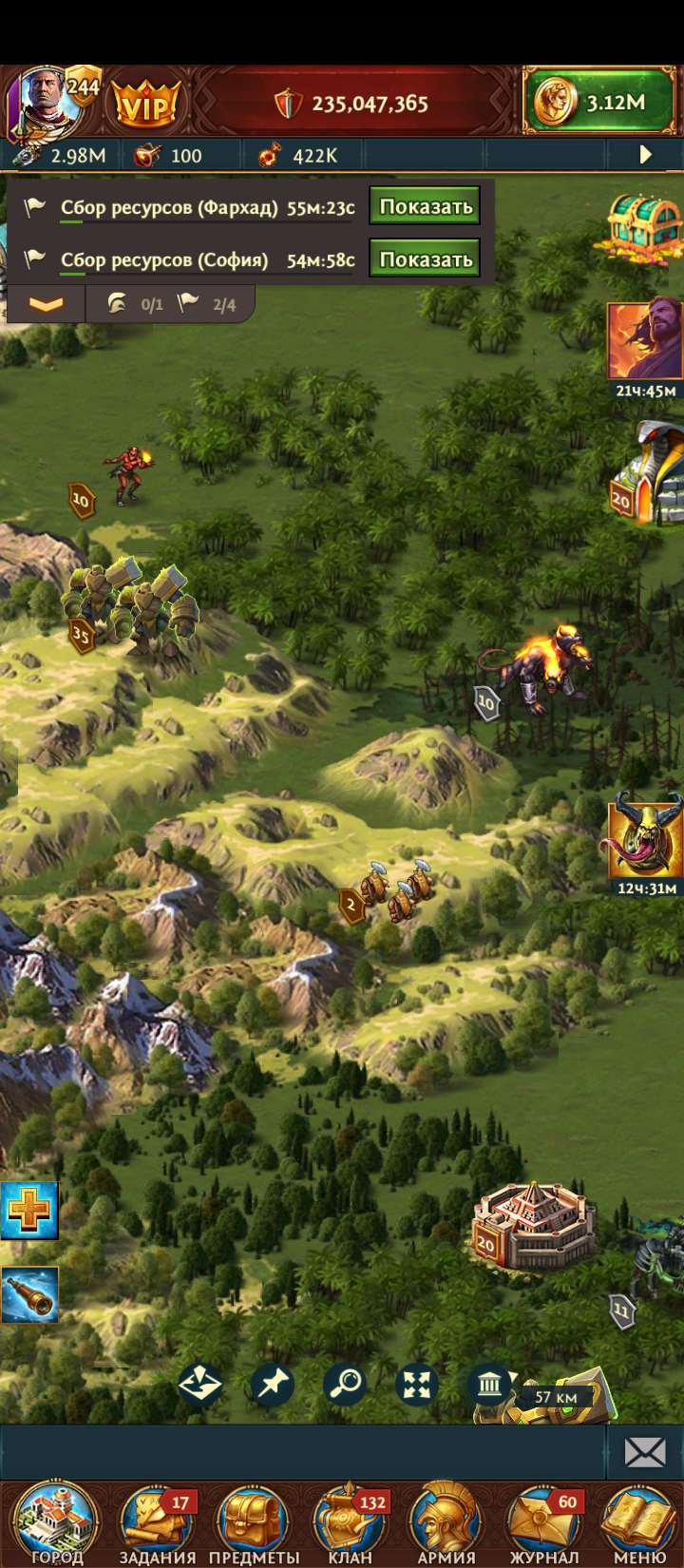
Task: Show the София resource gathering march
Action: click(x=425, y=259)
